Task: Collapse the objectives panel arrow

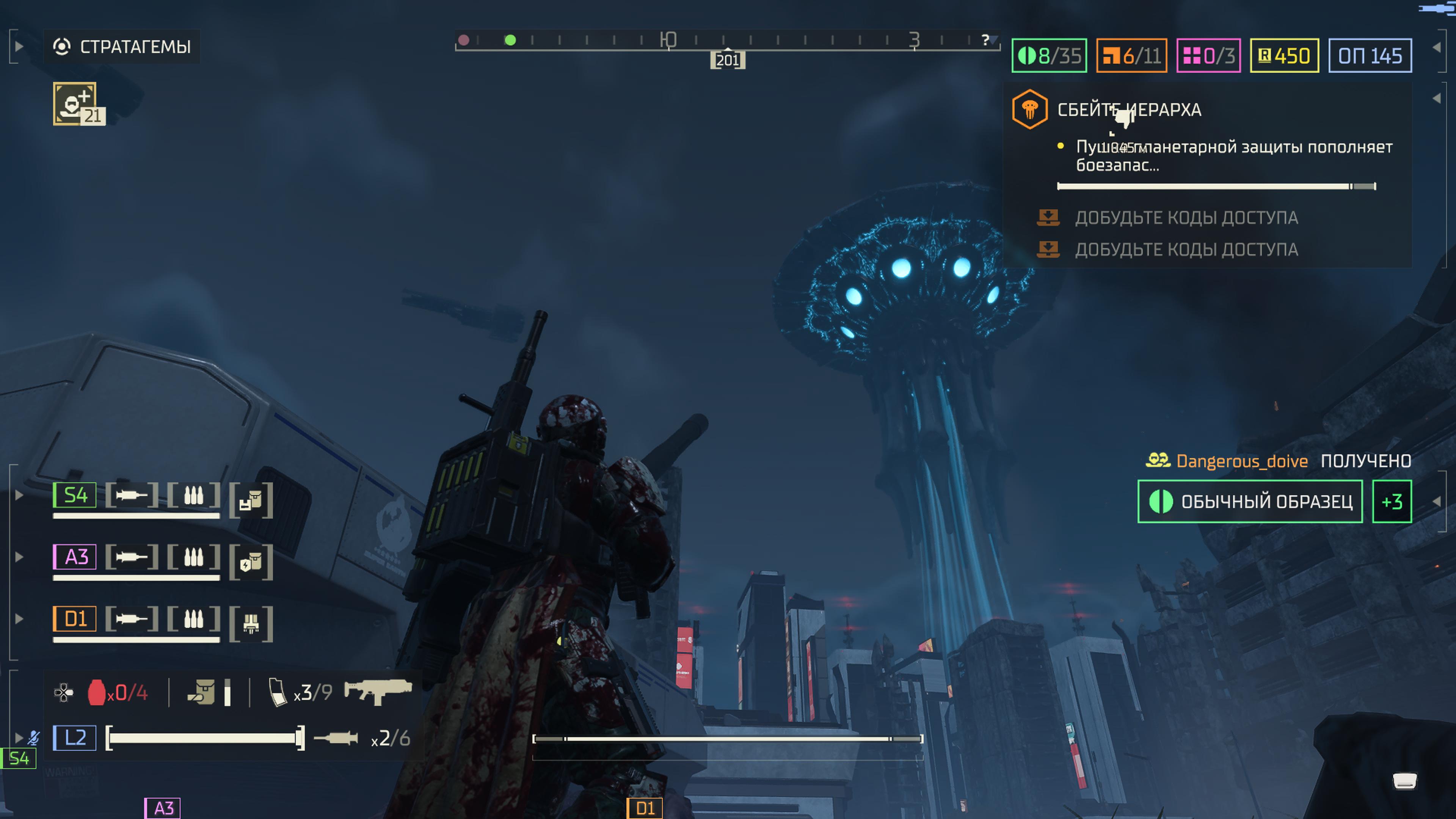Action: coord(1437,98)
